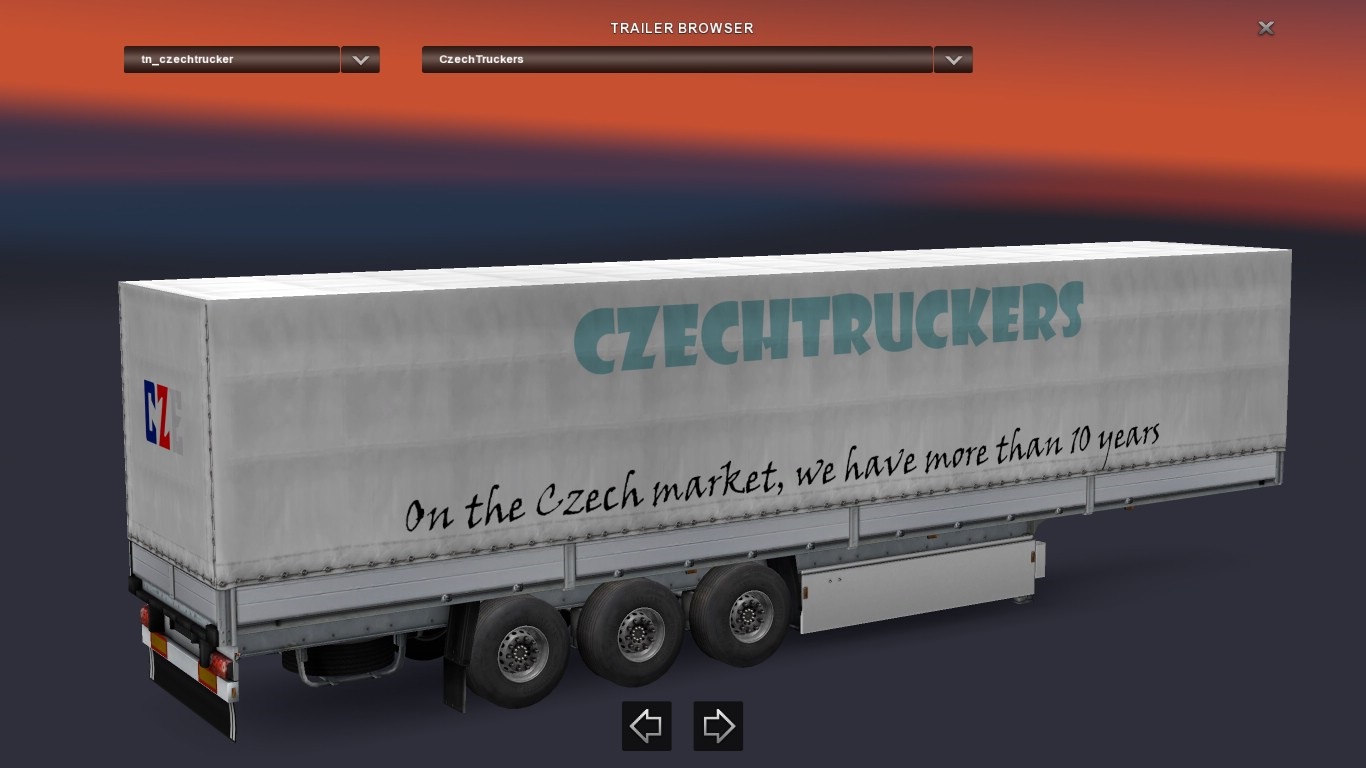Close the Trailer Browser window

tap(1265, 28)
